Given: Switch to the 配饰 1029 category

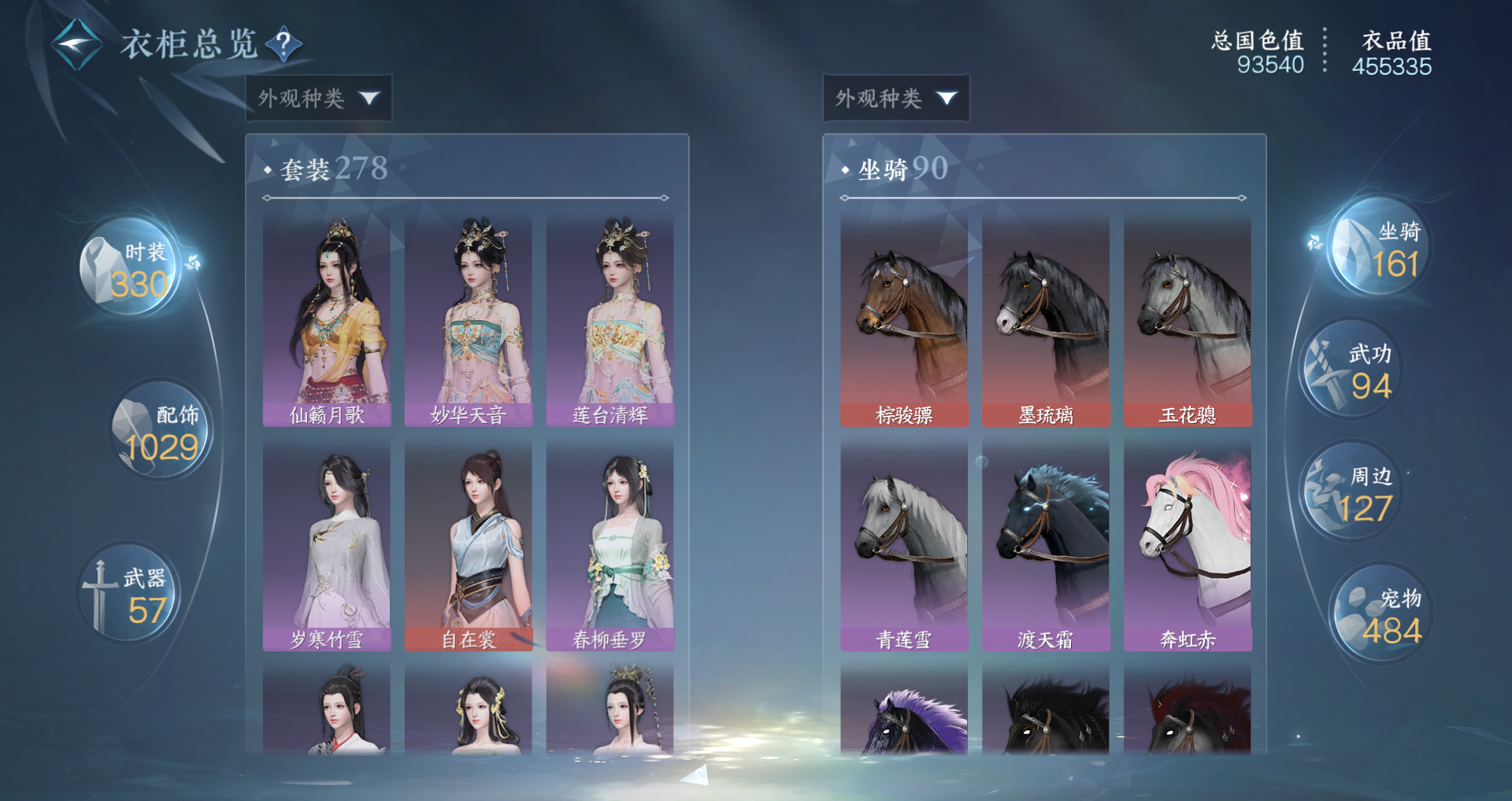Looking at the screenshot, I should coord(161,431).
